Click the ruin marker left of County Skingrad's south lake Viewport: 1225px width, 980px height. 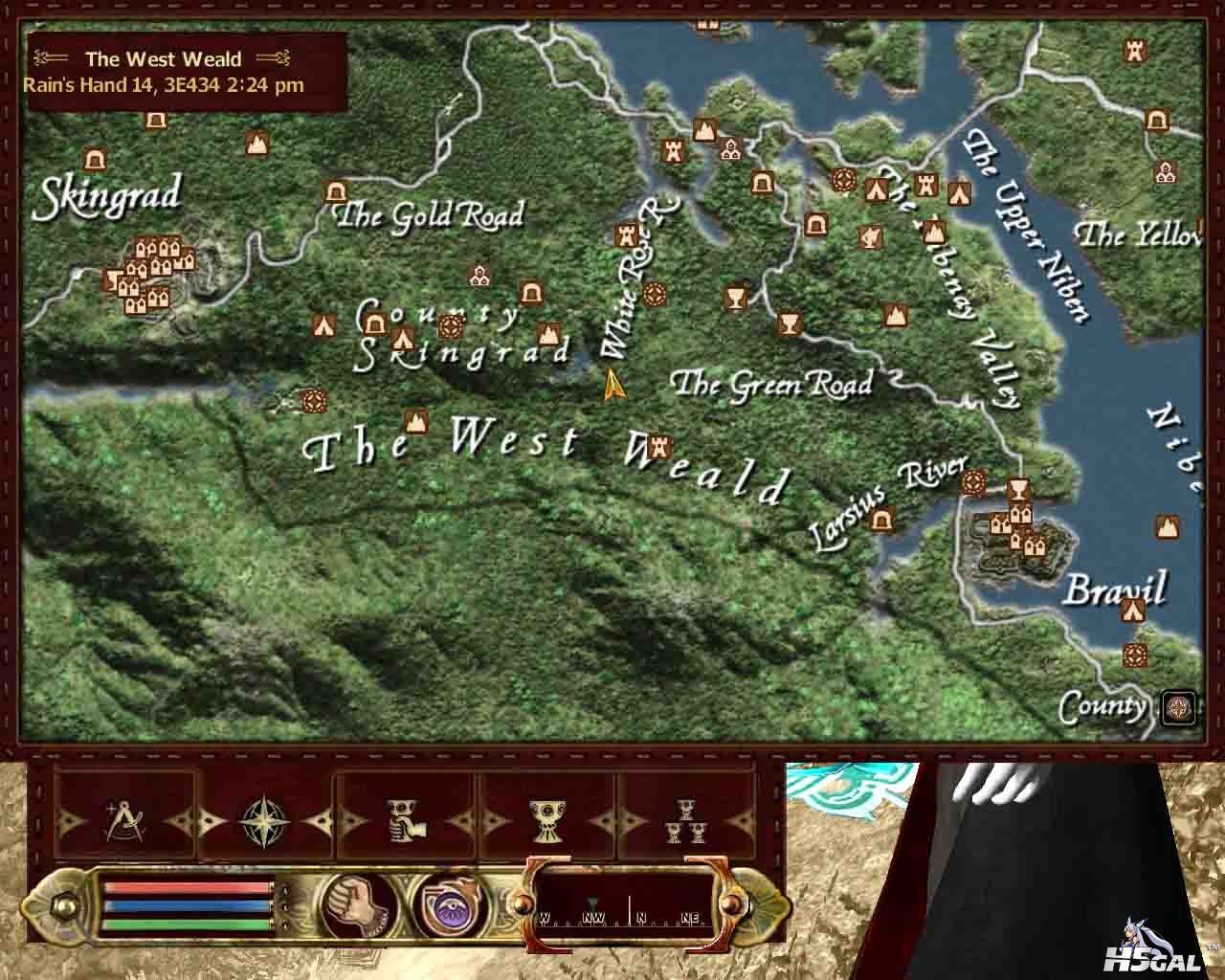point(311,401)
